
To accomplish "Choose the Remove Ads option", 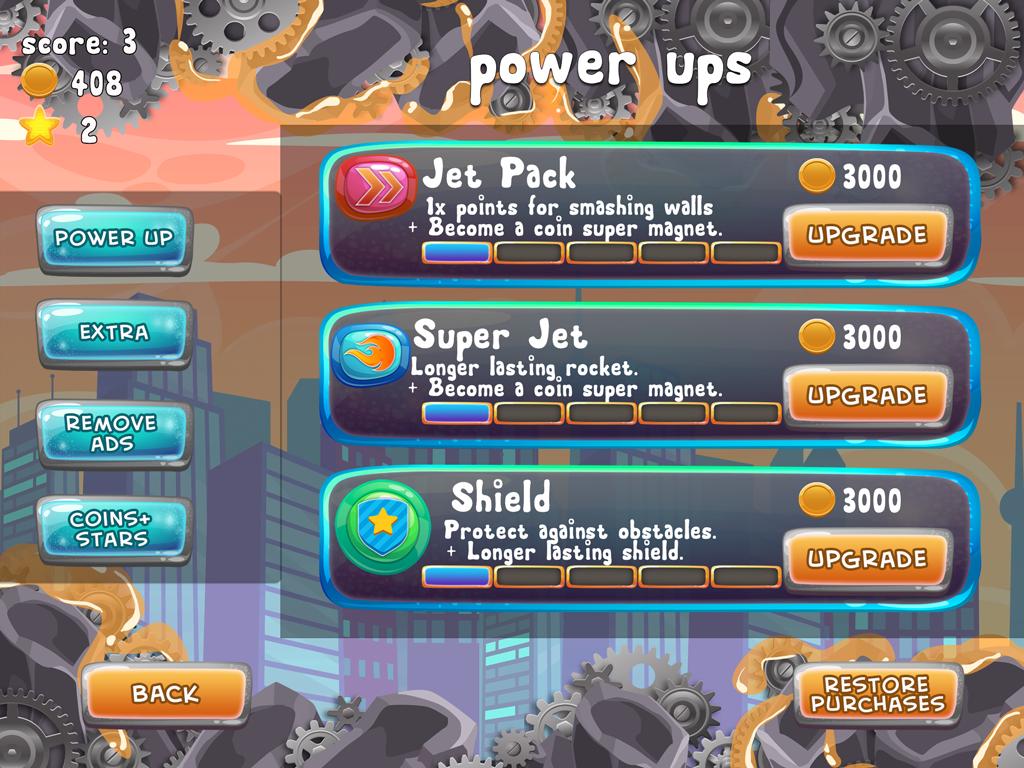I will pos(112,433).
